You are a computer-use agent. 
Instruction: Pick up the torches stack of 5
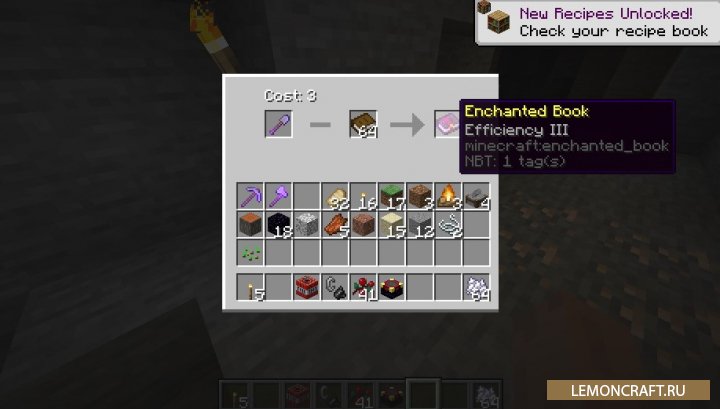tap(250, 287)
